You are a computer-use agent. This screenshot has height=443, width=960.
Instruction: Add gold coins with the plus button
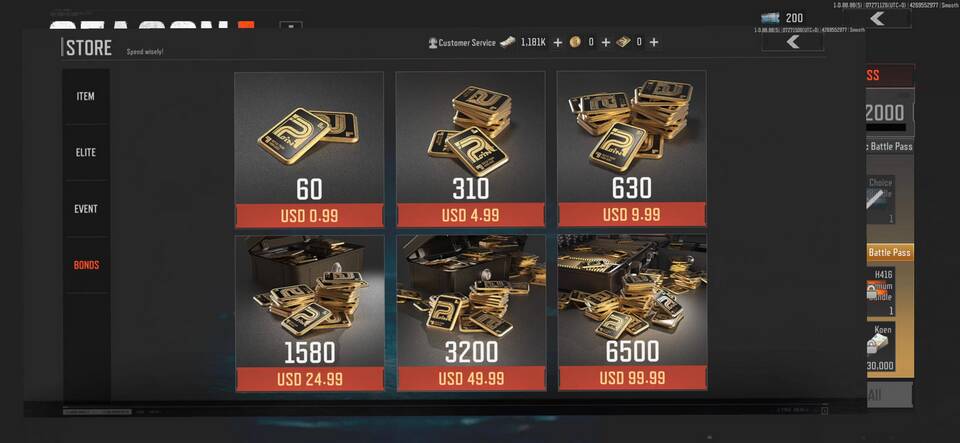click(606, 43)
